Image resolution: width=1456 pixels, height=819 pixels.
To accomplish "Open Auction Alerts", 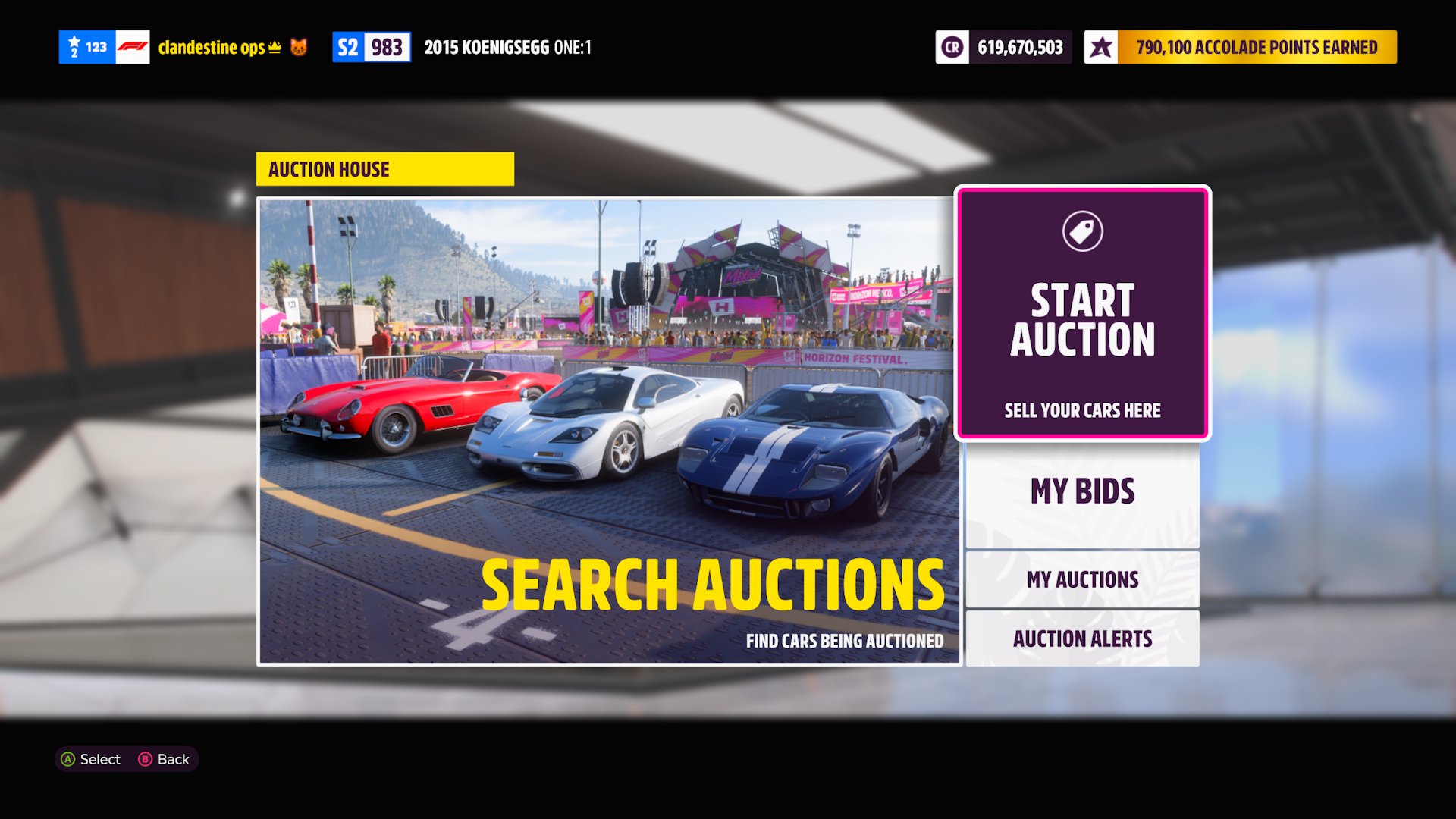I will [1082, 639].
